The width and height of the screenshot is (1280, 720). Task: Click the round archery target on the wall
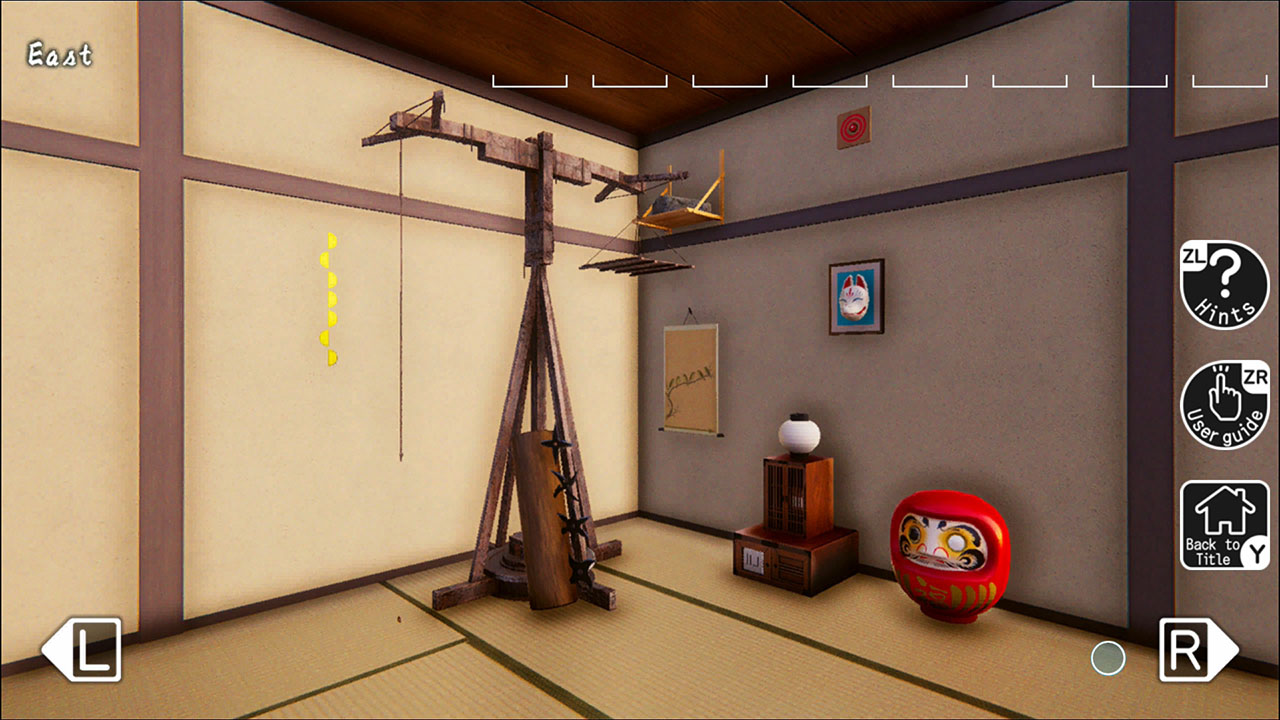852,128
